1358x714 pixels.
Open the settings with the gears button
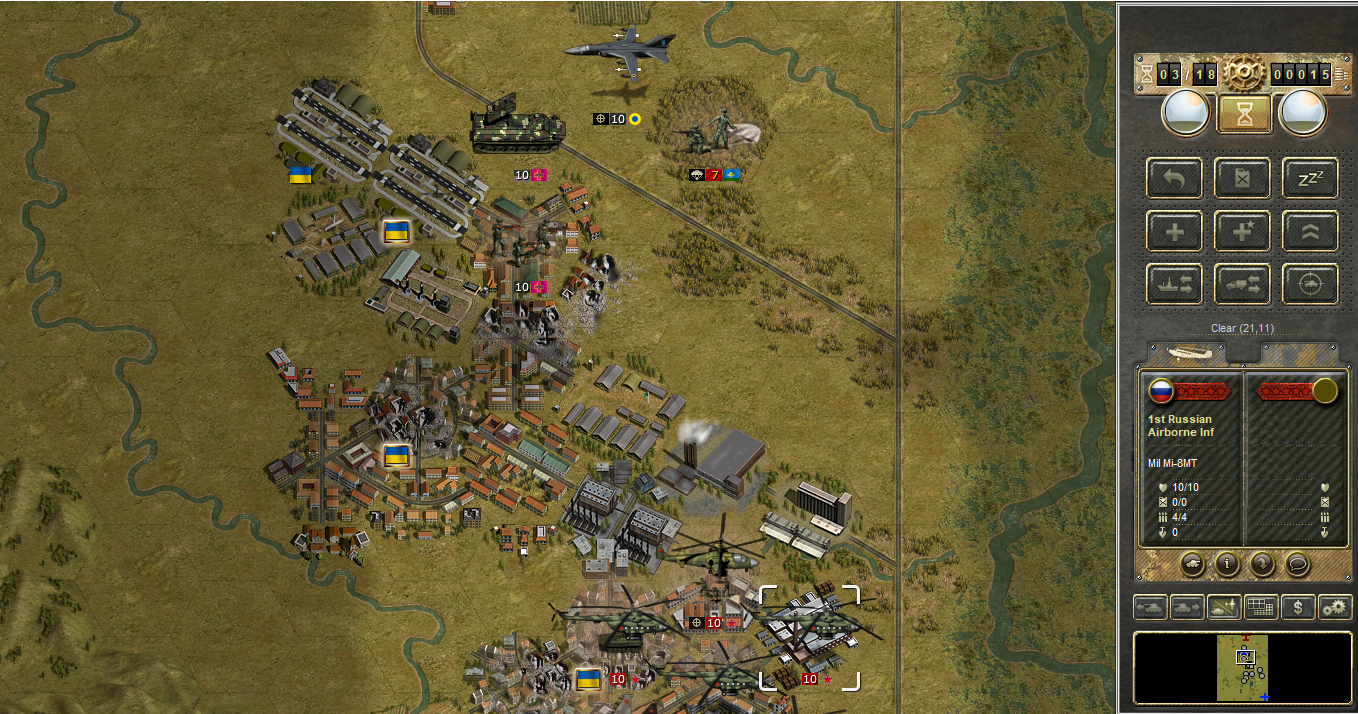(x=1335, y=607)
